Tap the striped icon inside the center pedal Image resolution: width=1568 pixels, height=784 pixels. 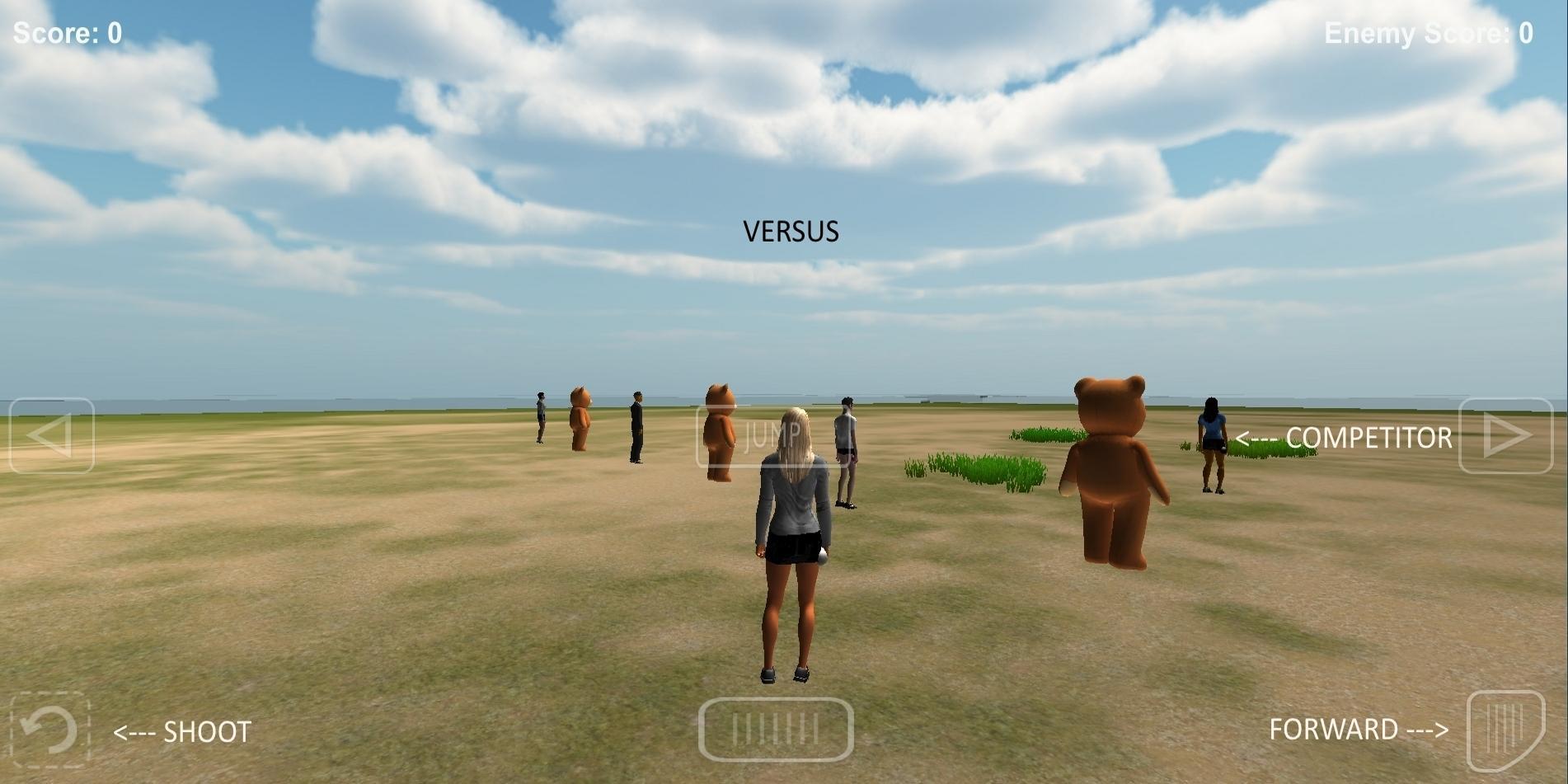(x=776, y=729)
